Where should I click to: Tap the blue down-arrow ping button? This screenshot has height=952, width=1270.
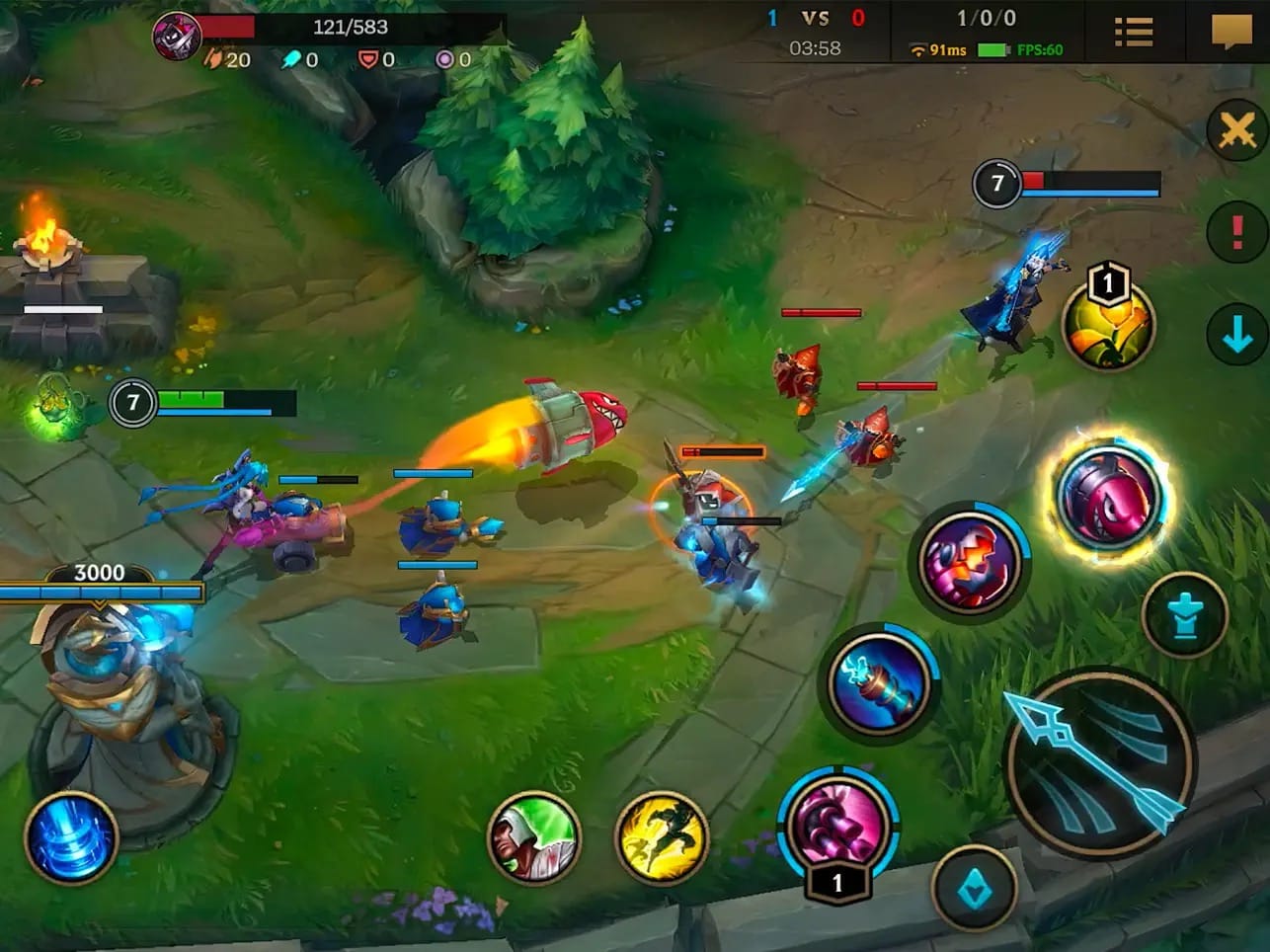click(1236, 337)
